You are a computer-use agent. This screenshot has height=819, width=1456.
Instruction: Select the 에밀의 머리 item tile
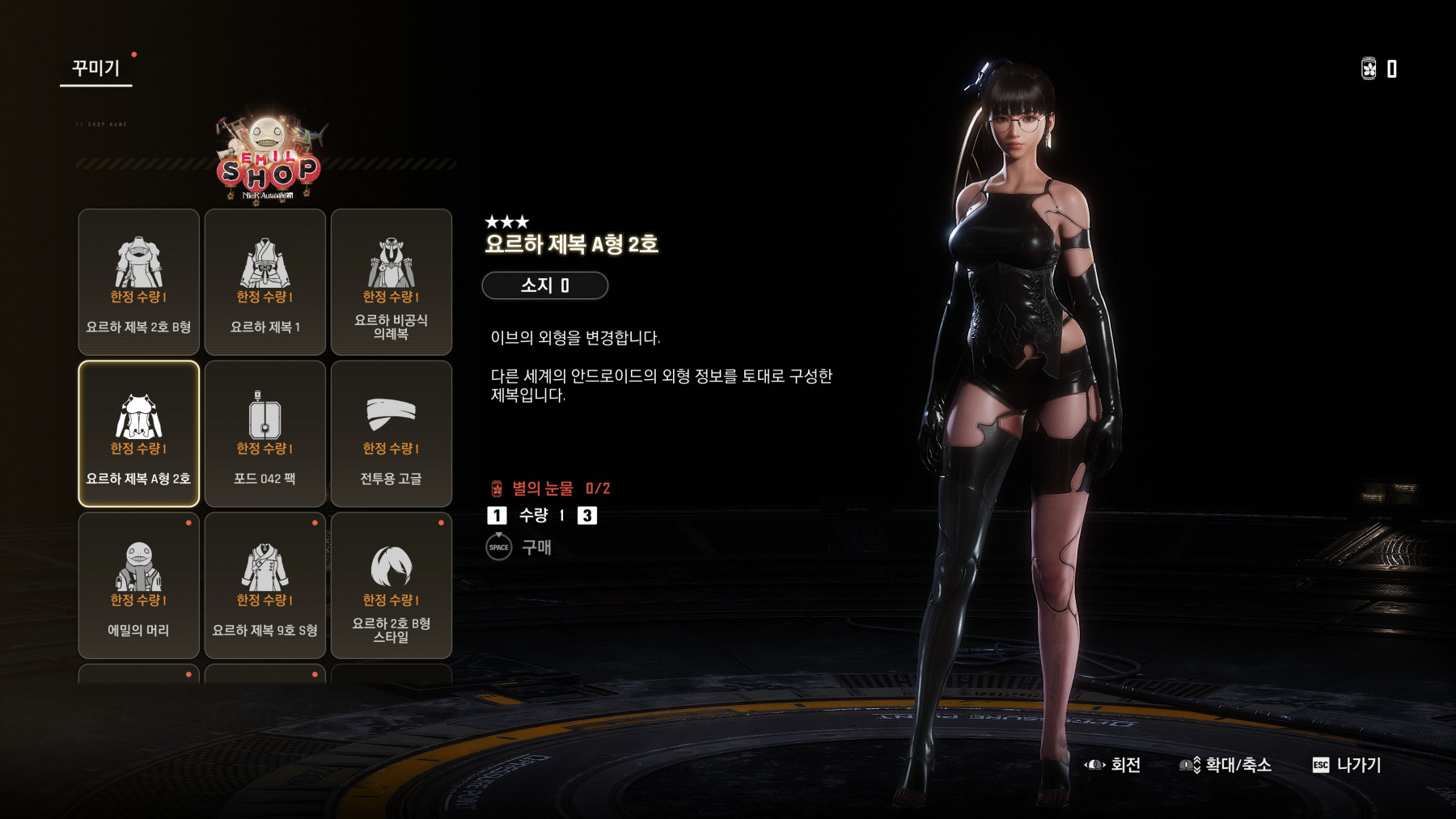point(138,585)
